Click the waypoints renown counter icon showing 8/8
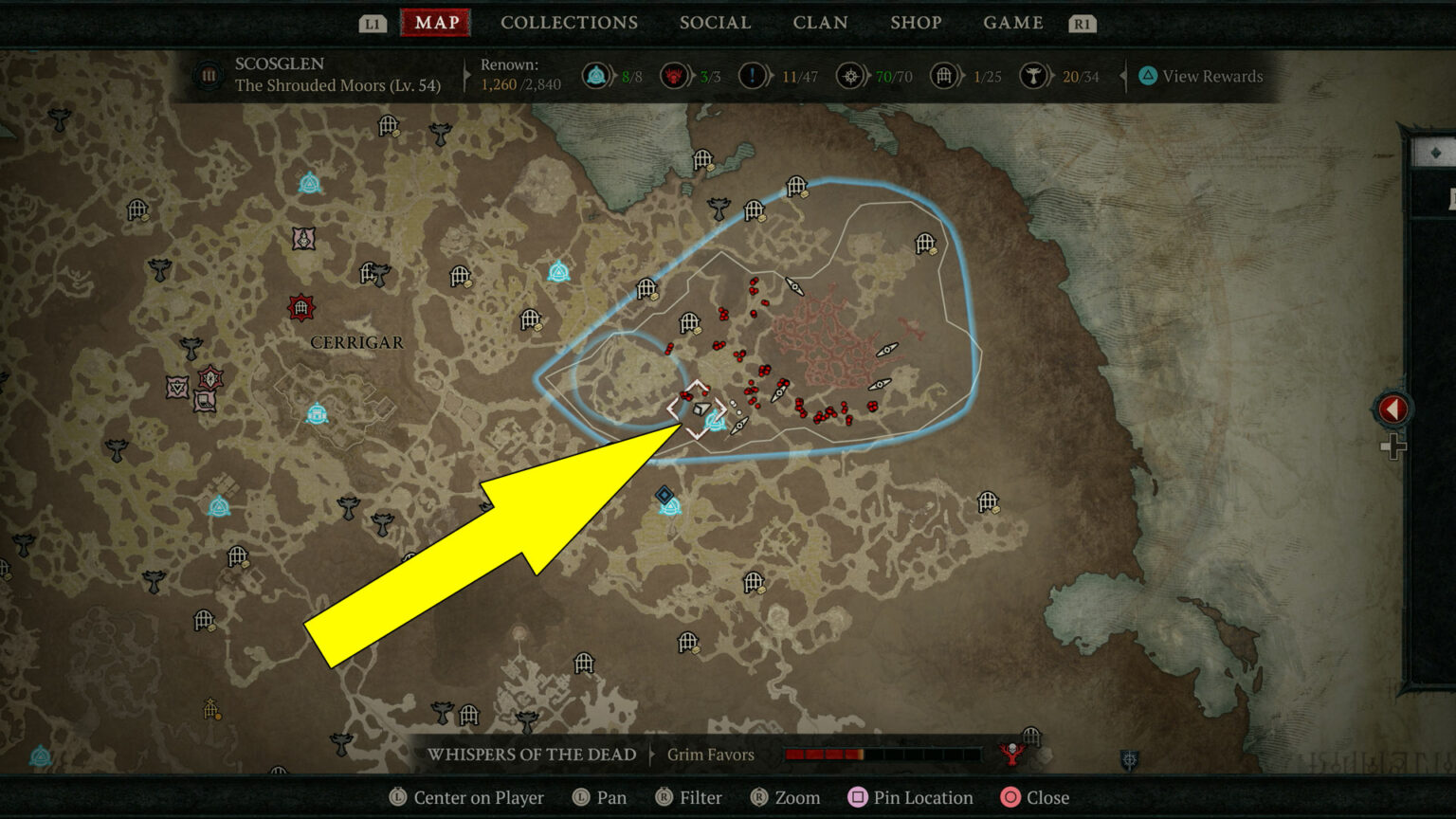The image size is (1456, 819). pyautogui.click(x=597, y=76)
